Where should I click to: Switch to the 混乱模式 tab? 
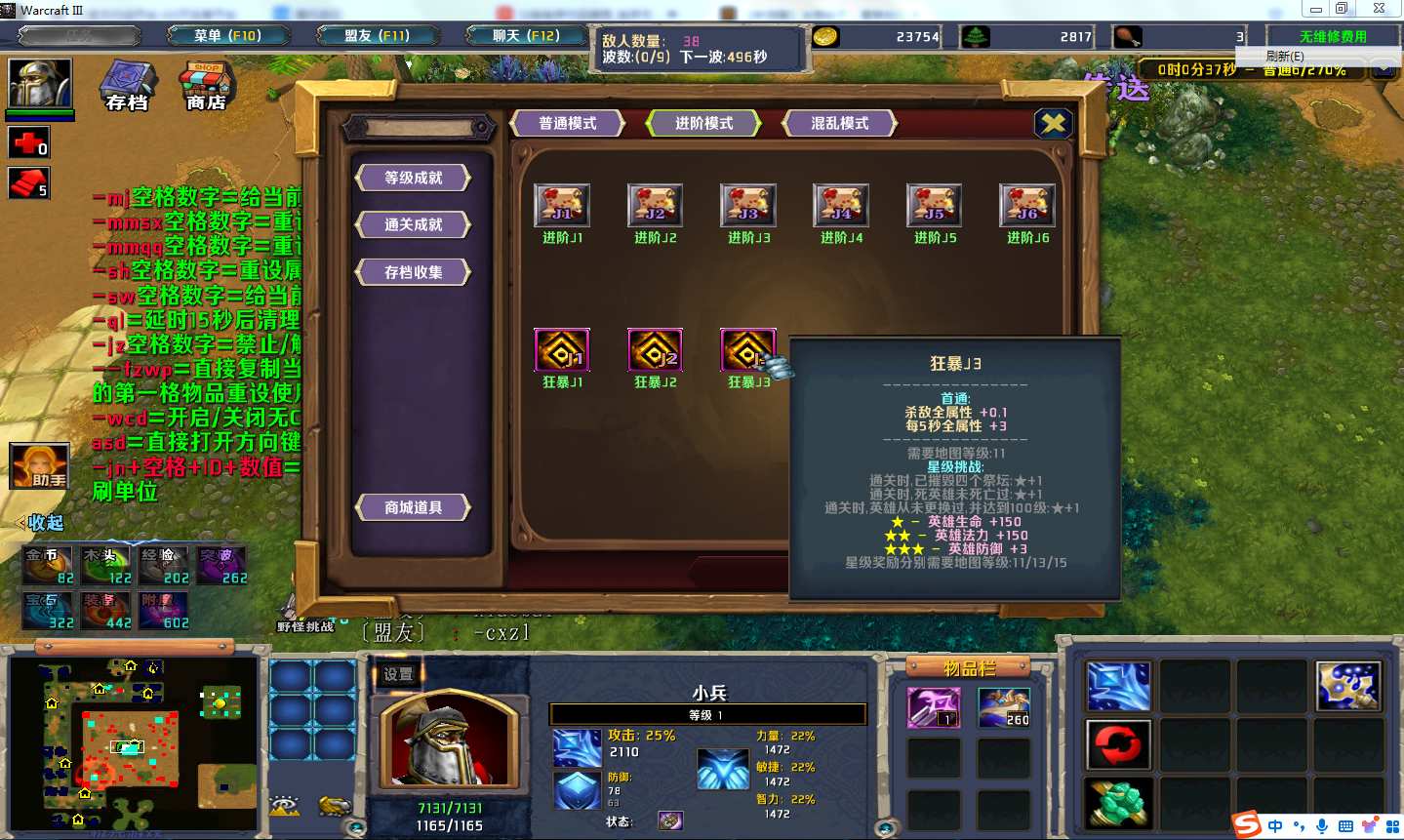tap(839, 124)
